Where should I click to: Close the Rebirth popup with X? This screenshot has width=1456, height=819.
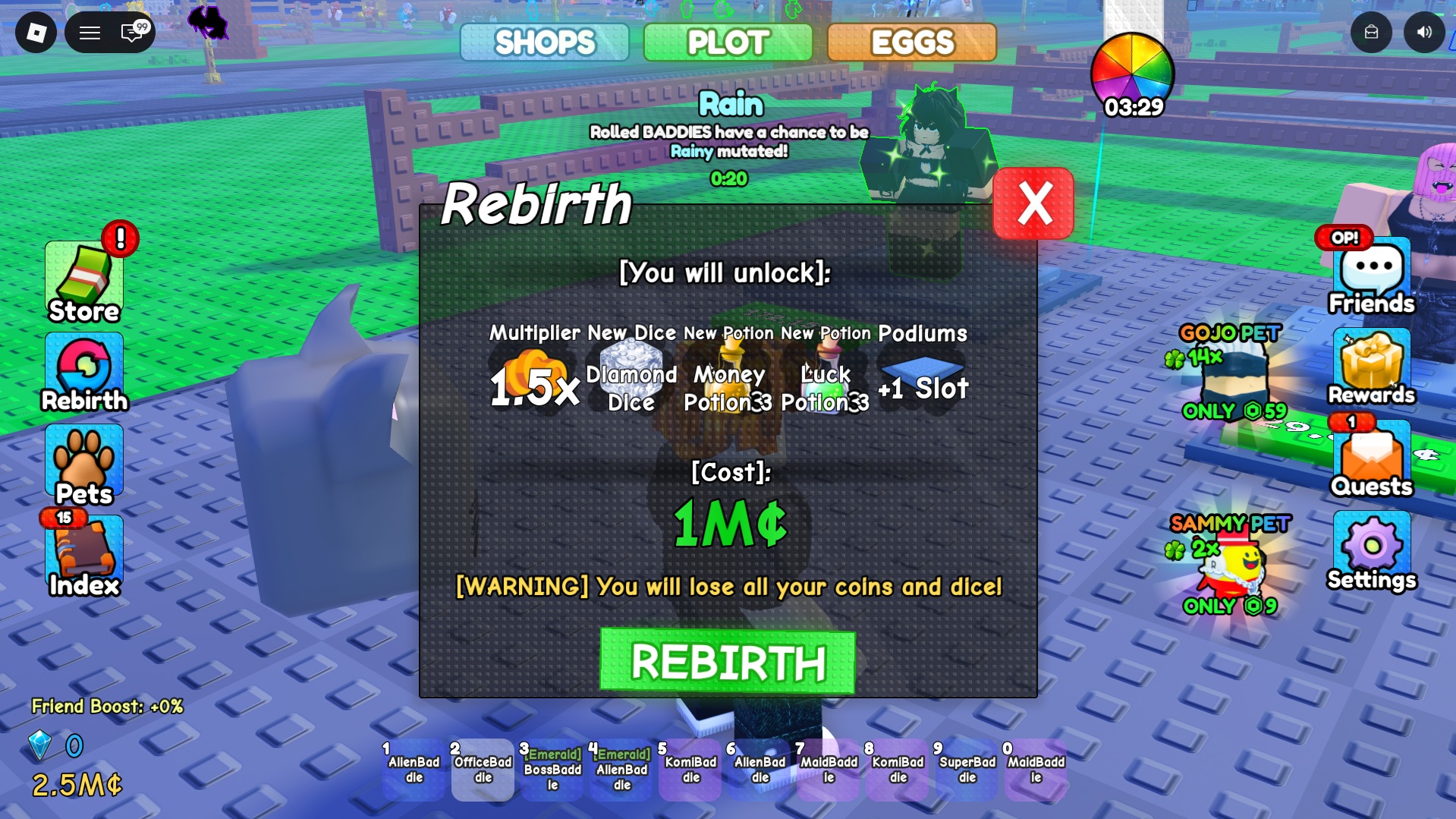[1033, 203]
